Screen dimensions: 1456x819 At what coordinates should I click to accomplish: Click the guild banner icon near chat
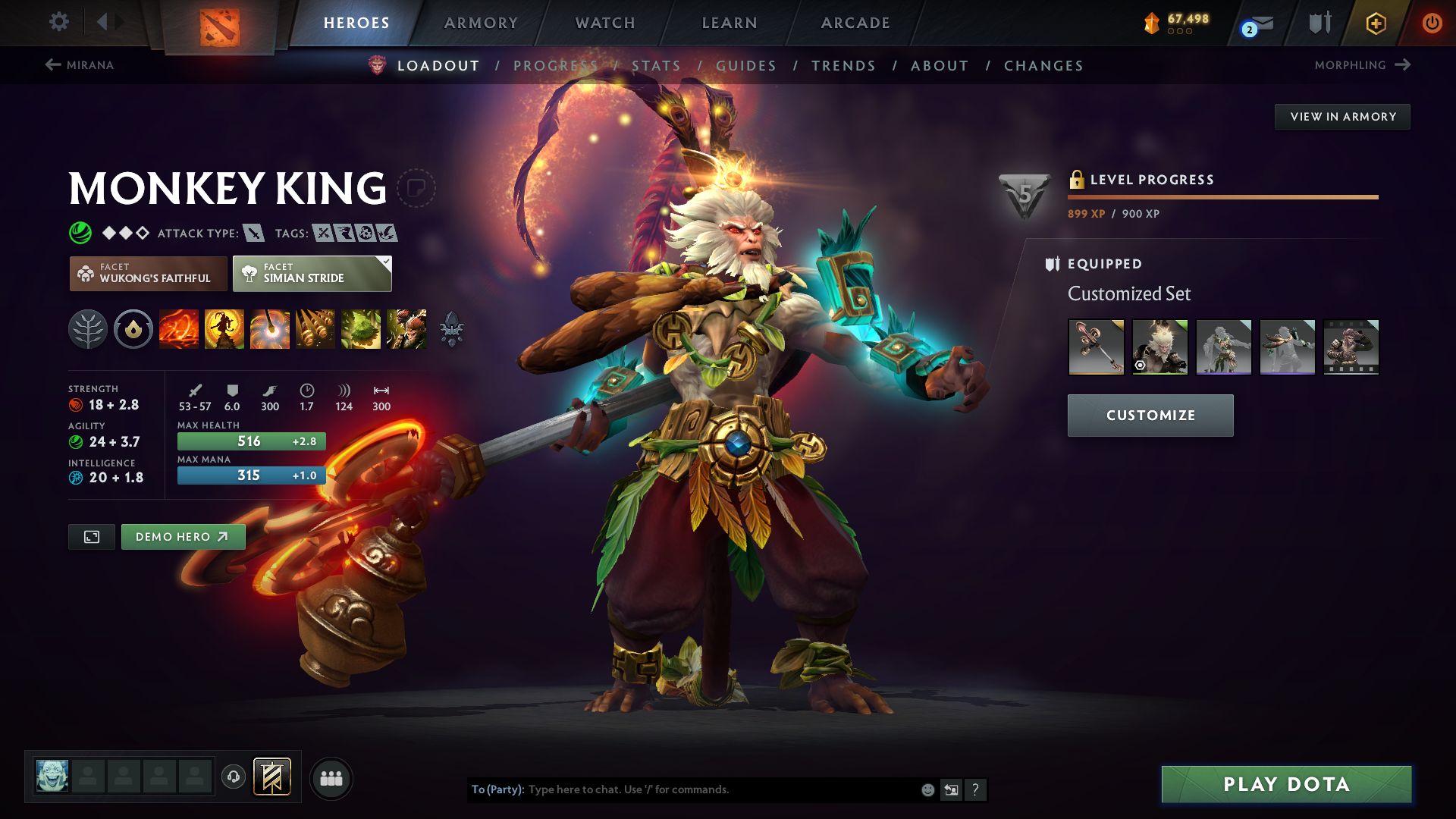coord(272,777)
